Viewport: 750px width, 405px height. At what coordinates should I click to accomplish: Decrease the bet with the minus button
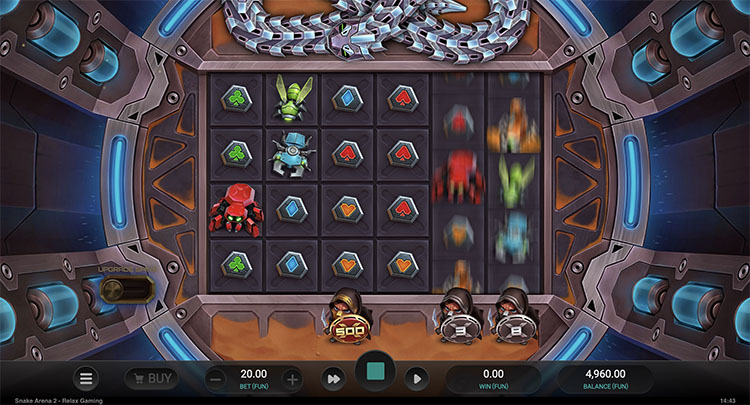(217, 379)
